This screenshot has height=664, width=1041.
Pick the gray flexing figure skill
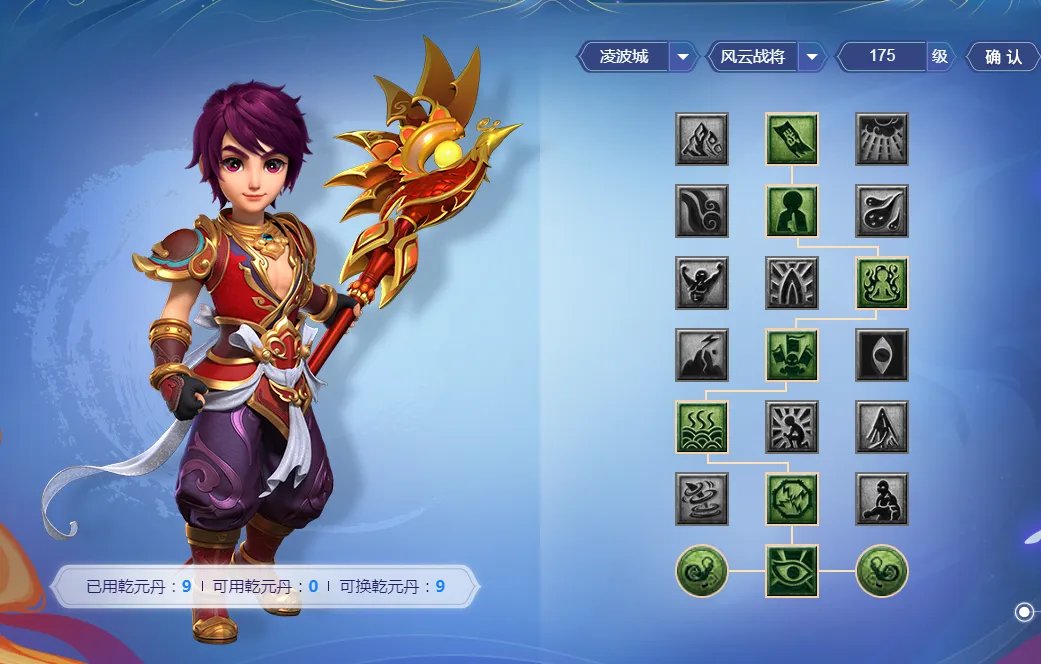[702, 283]
